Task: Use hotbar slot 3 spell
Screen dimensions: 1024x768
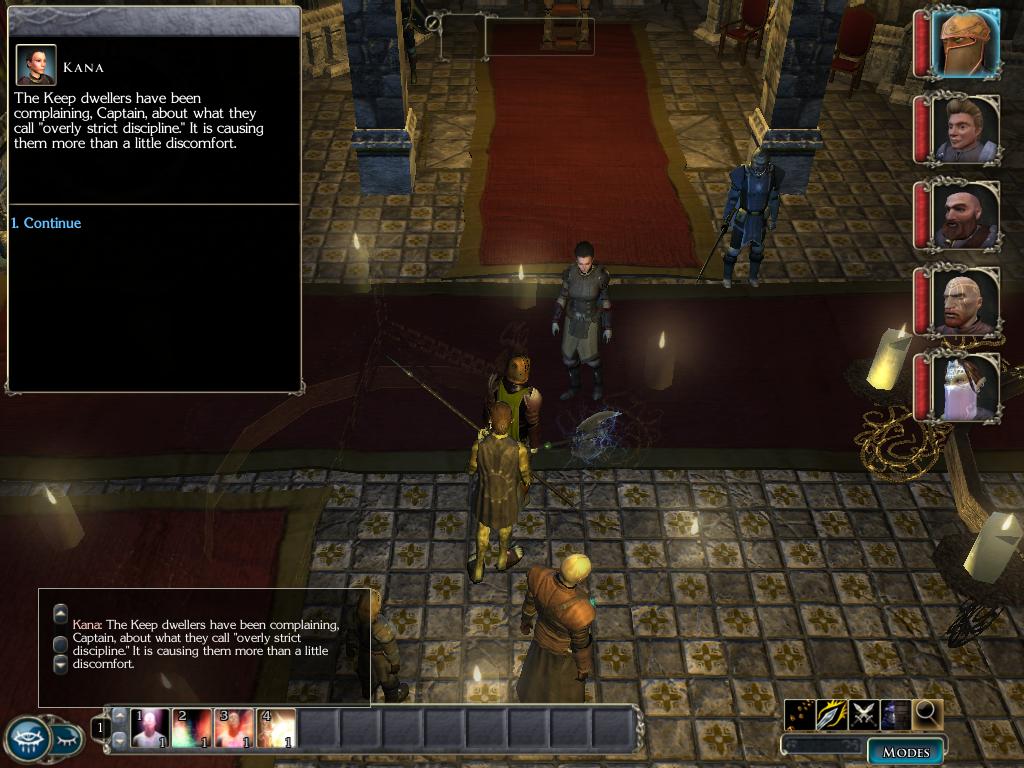Action: [234, 728]
